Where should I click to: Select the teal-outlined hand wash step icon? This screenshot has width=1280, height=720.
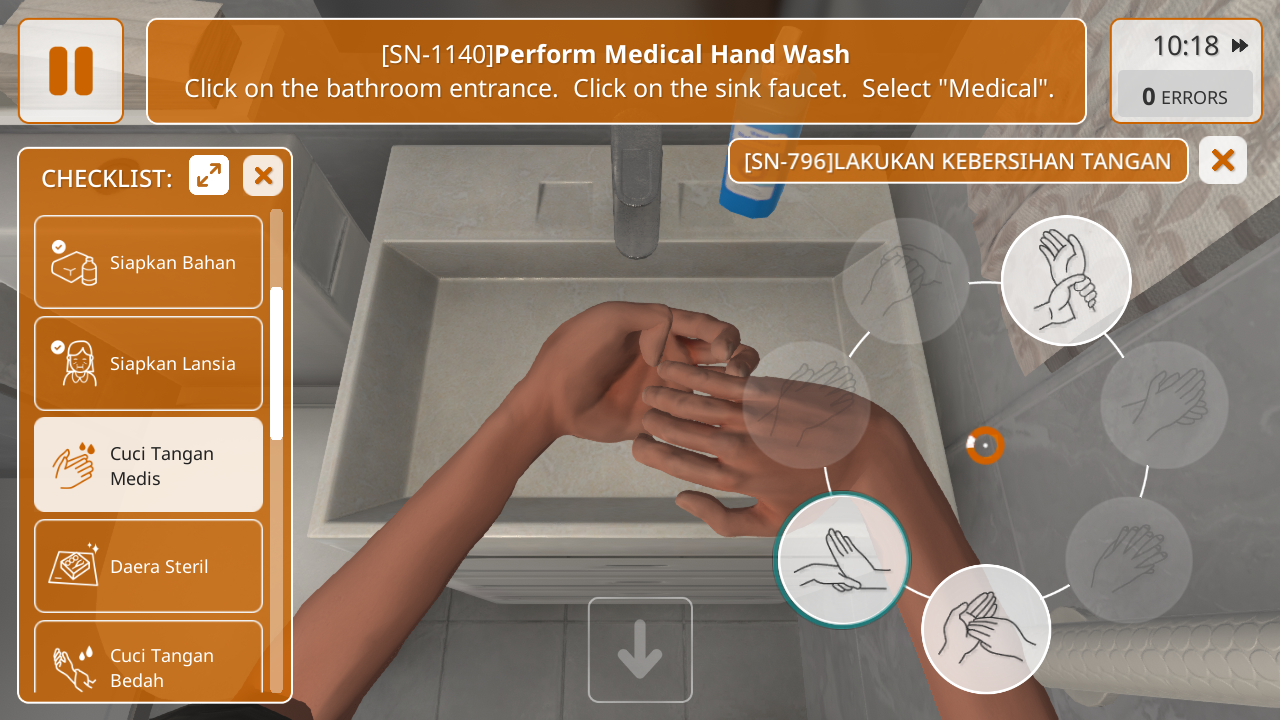843,560
